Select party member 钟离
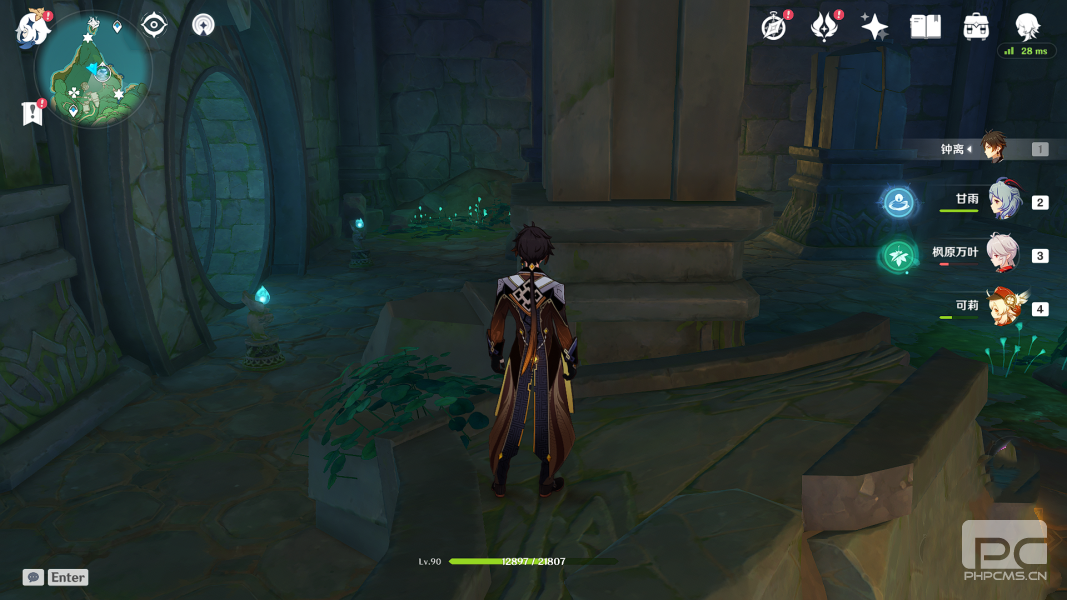This screenshot has height=600, width=1067. 992,148
